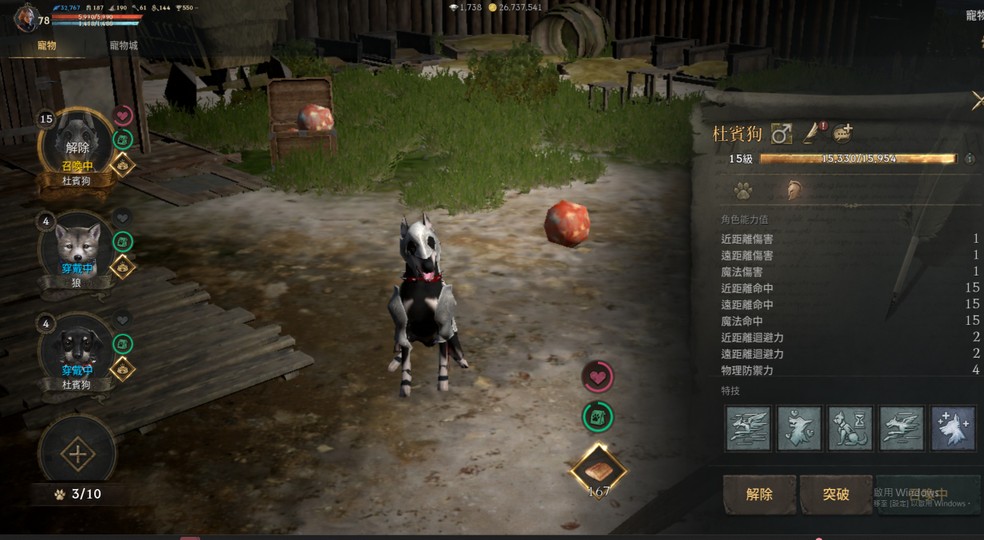Select the 狼 wolf pet portrait
Viewport: 984px width, 540px height.
click(x=77, y=246)
